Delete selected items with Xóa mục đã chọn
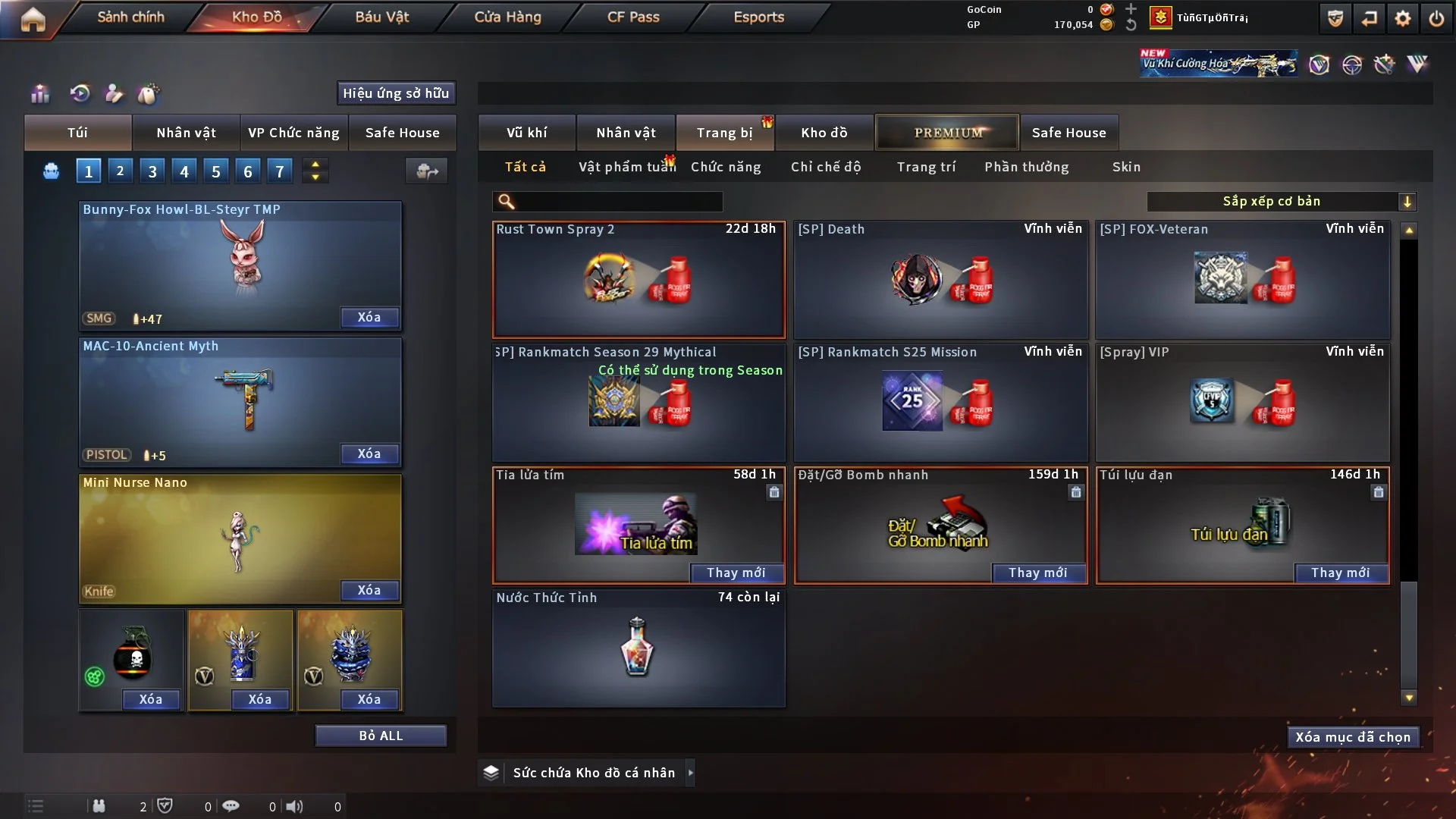Viewport: 1456px width, 819px height. (1353, 737)
